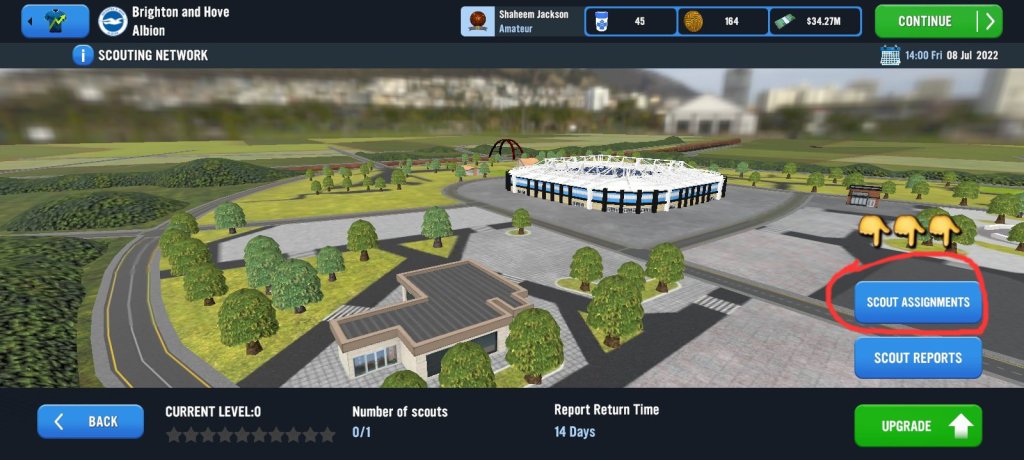The image size is (1024, 460).
Task: Select the Brighton and Hove Albion crest
Action: click(112, 21)
